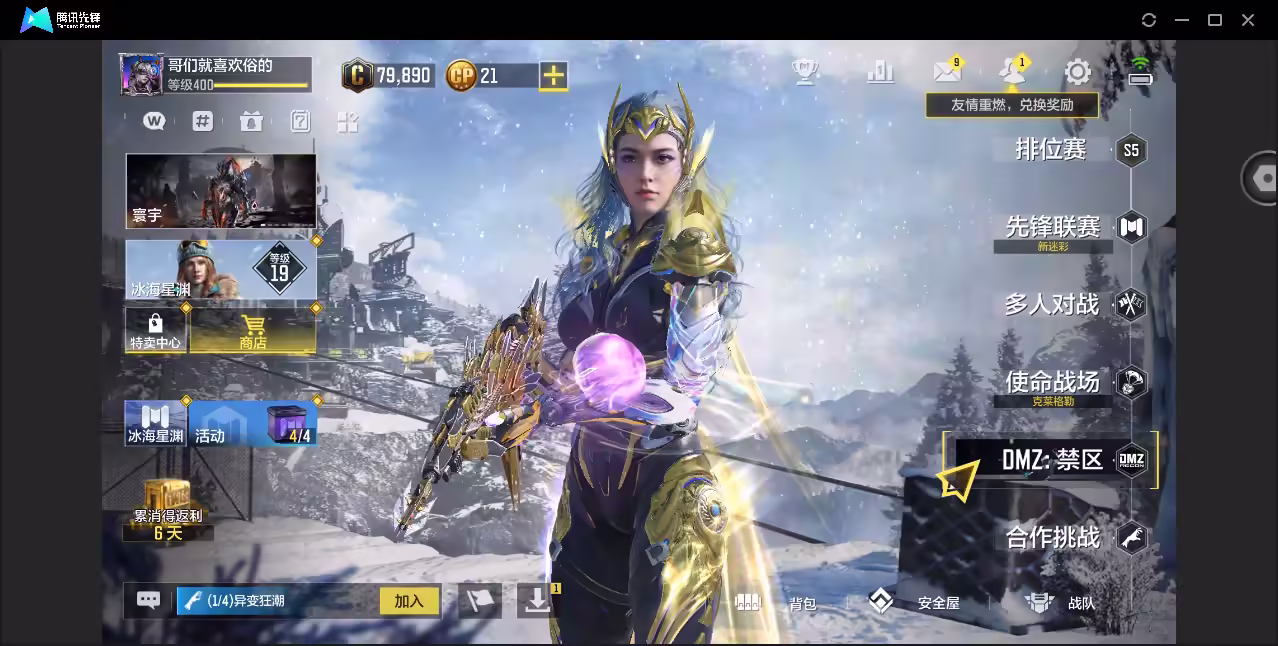This screenshot has height=646, width=1278.
Task: View the player profile avatar
Action: [142, 75]
